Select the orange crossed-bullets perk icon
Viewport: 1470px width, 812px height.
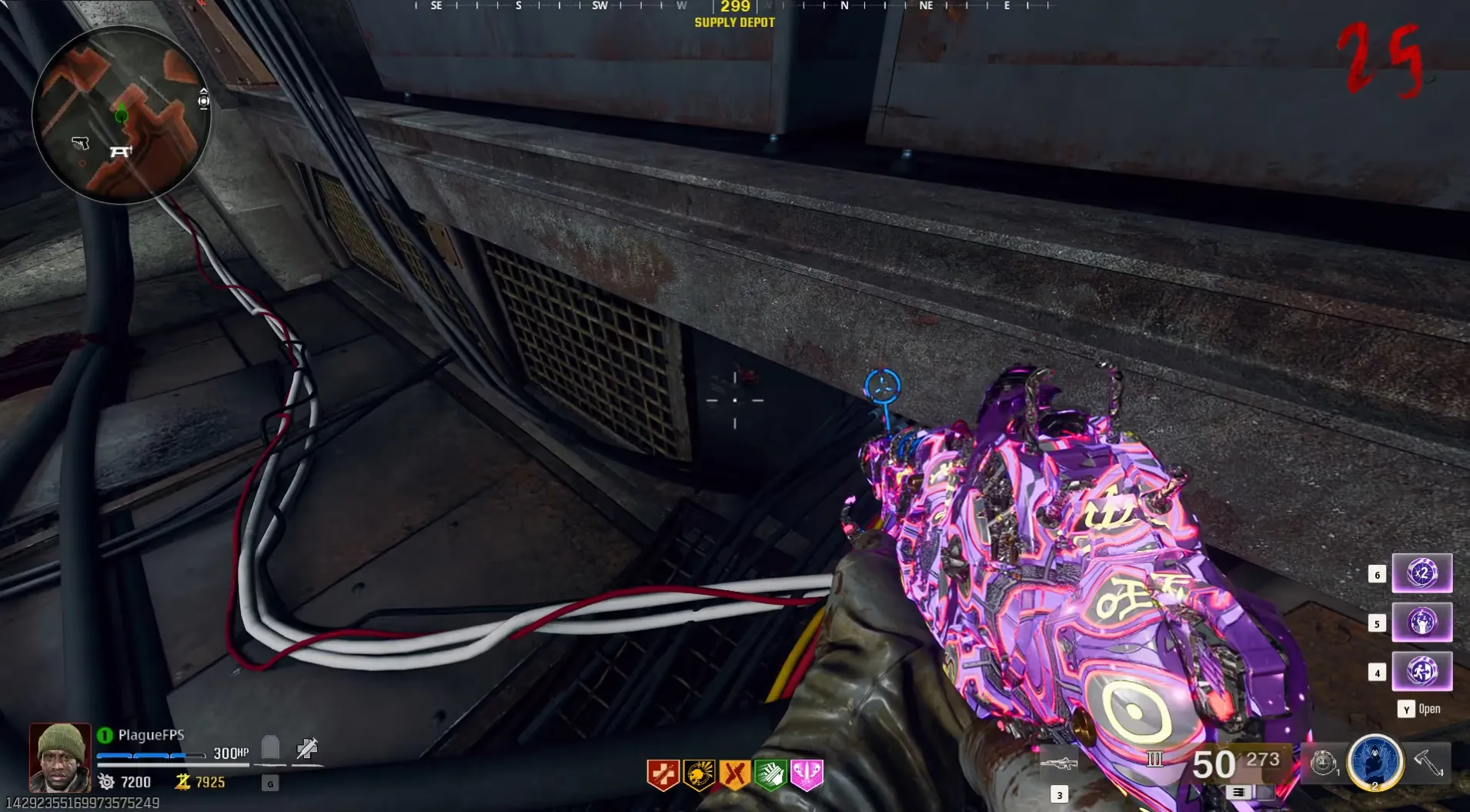pyautogui.click(x=734, y=774)
